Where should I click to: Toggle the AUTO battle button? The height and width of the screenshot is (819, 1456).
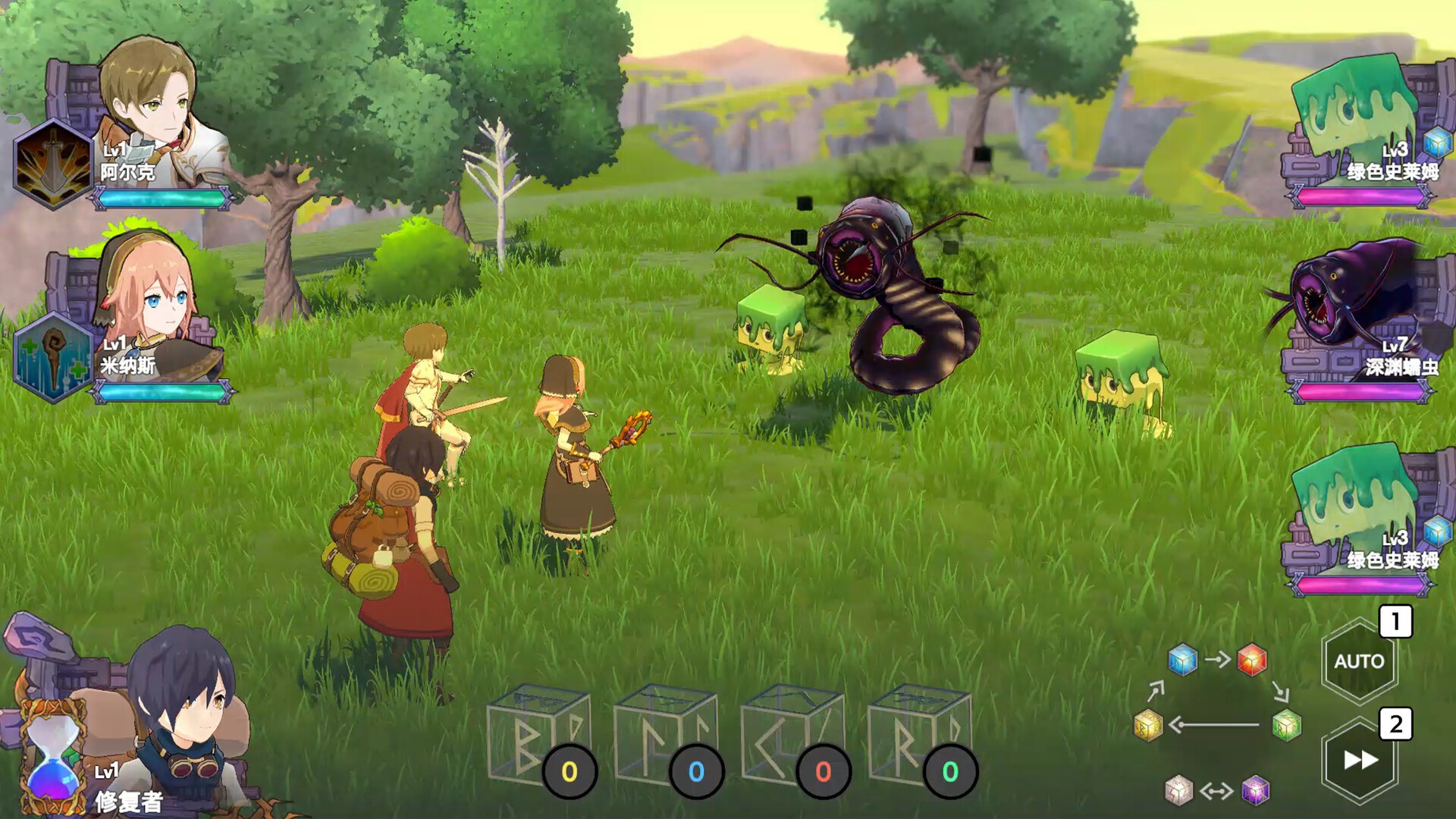tap(1359, 661)
